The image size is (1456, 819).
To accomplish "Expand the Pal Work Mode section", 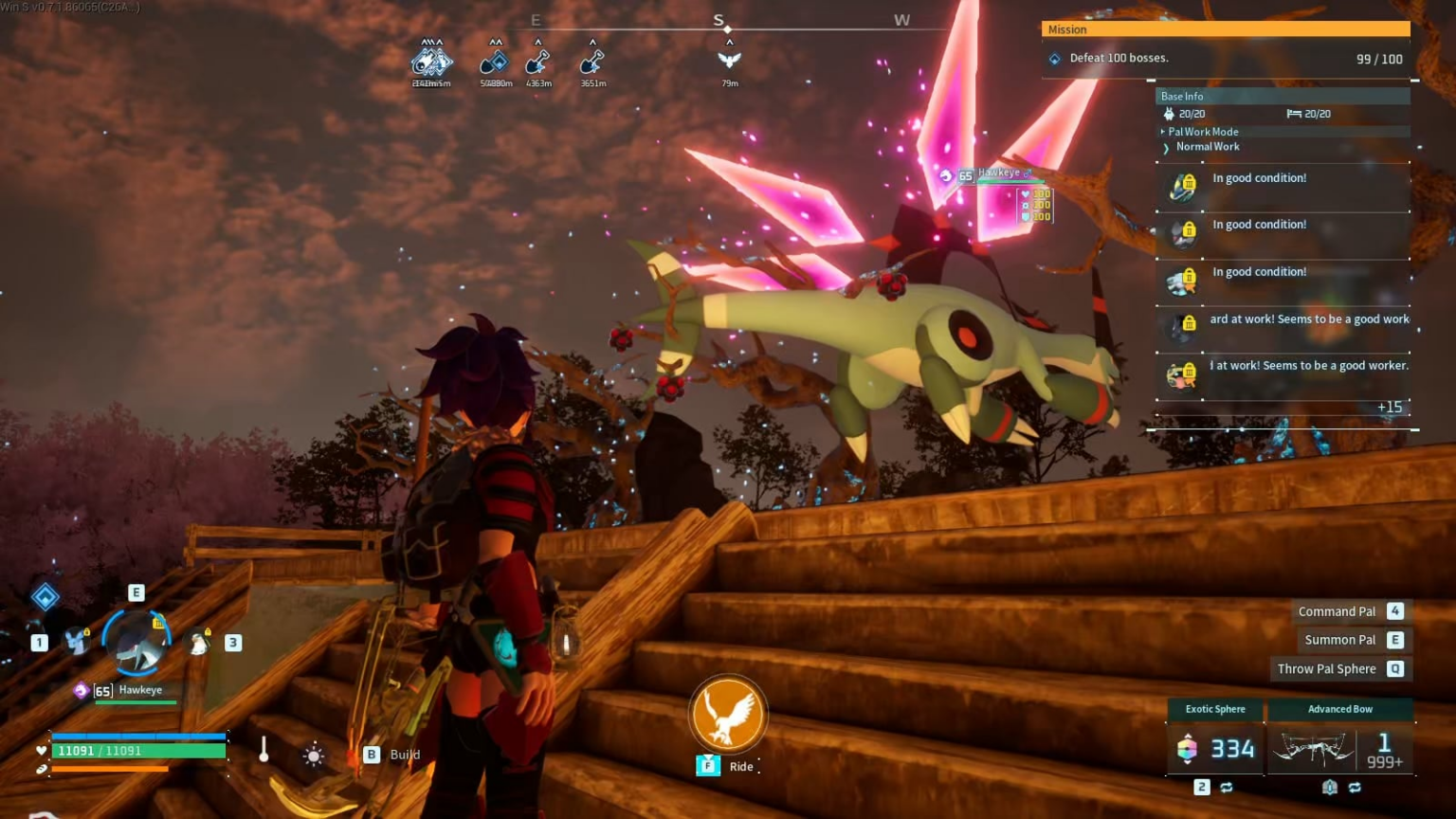I will point(1203,132).
